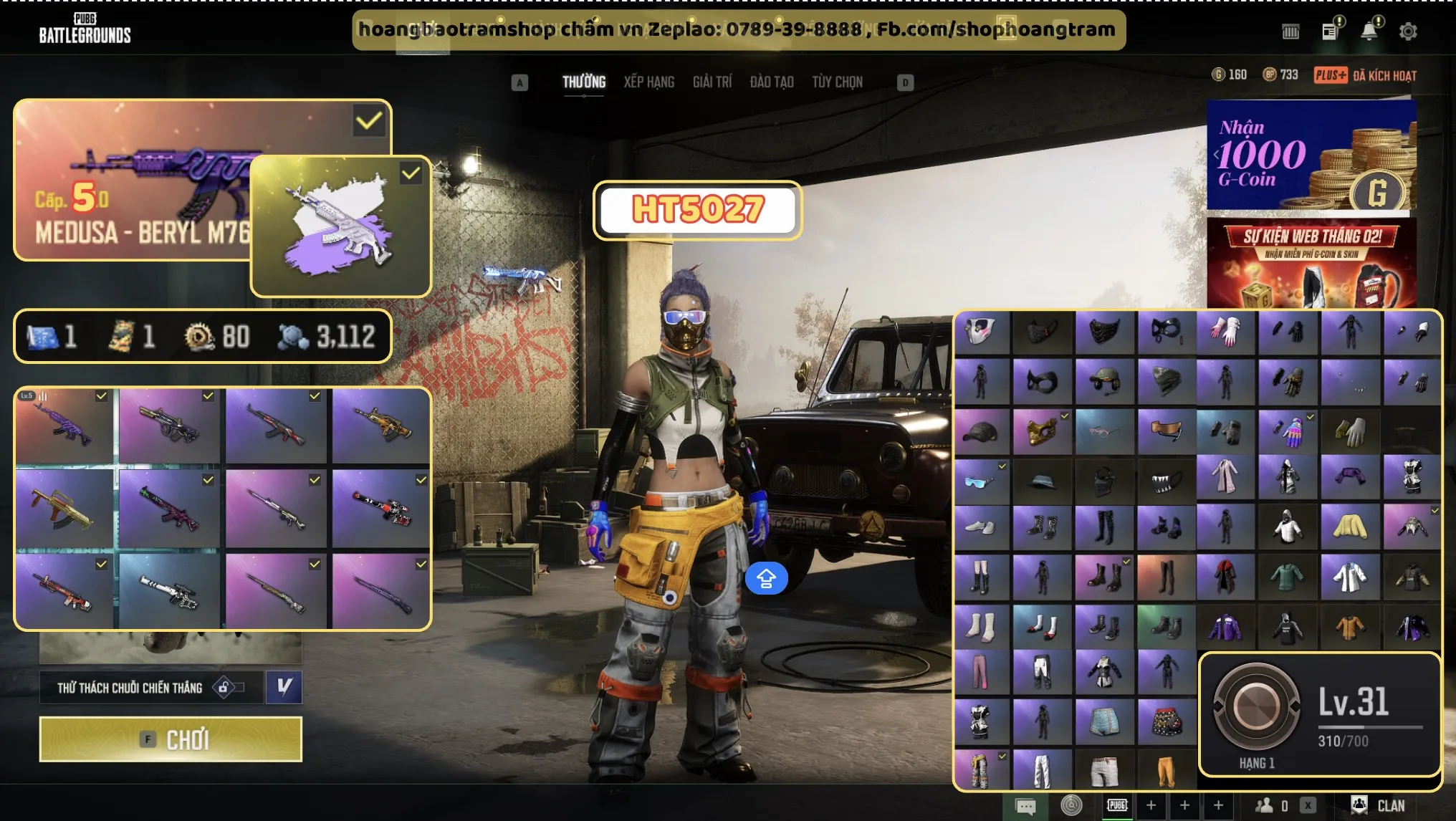Open the CLAN panel
The width and height of the screenshot is (1456, 821).
[1379, 805]
